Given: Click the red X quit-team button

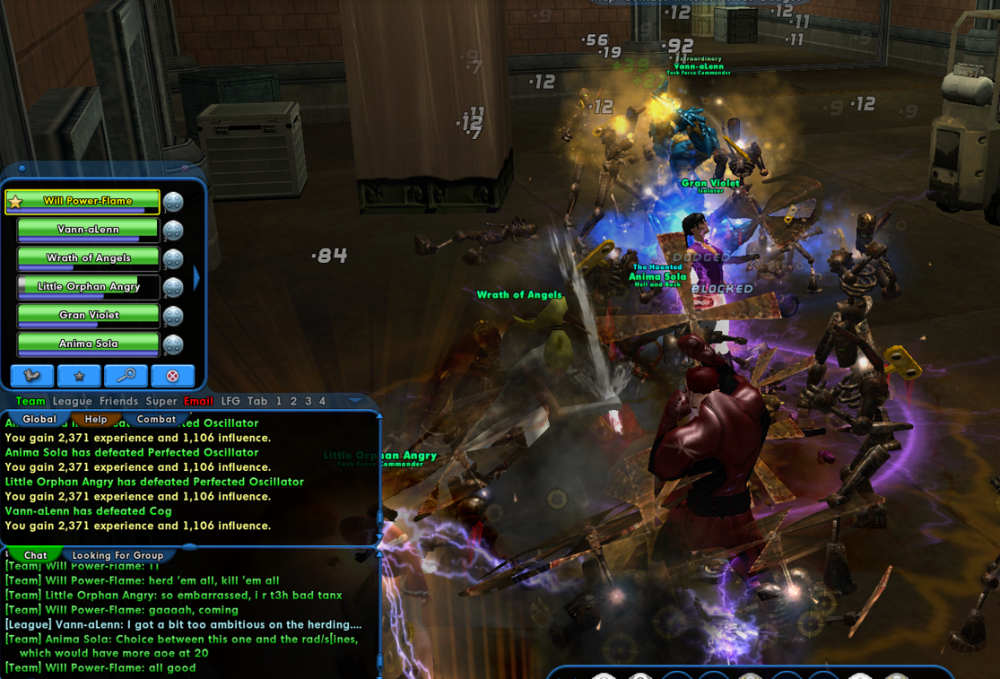Looking at the screenshot, I should coord(172,376).
